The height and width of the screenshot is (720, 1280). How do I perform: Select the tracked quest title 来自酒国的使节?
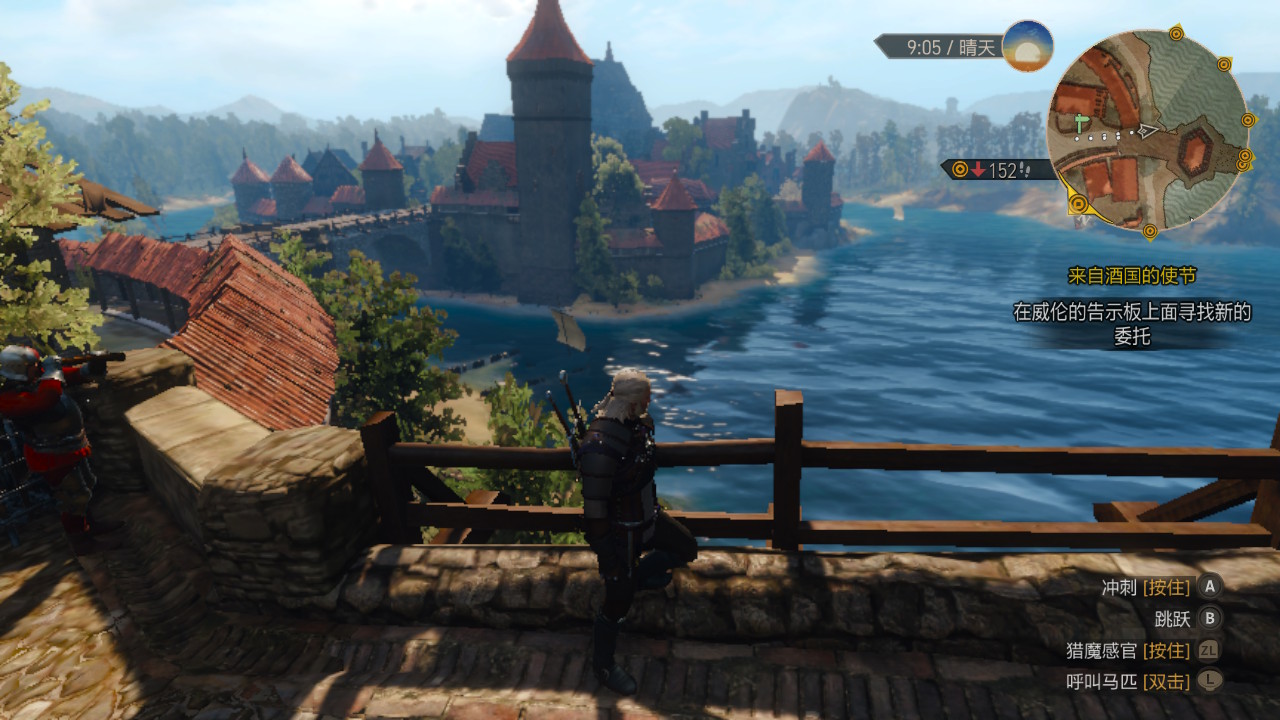click(1131, 276)
